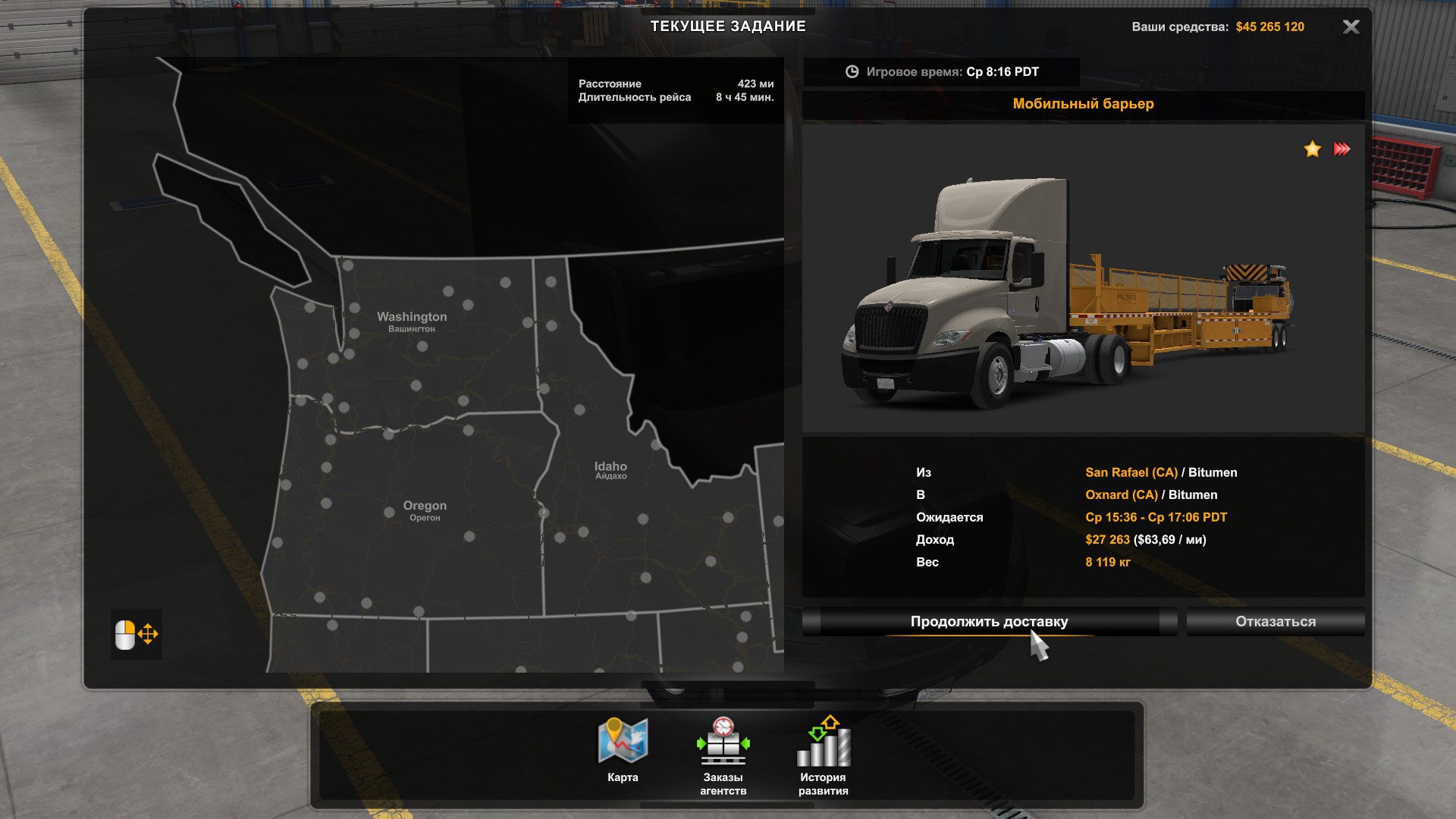Show the История развития statistics
The width and height of the screenshot is (1456, 819).
[x=823, y=754]
